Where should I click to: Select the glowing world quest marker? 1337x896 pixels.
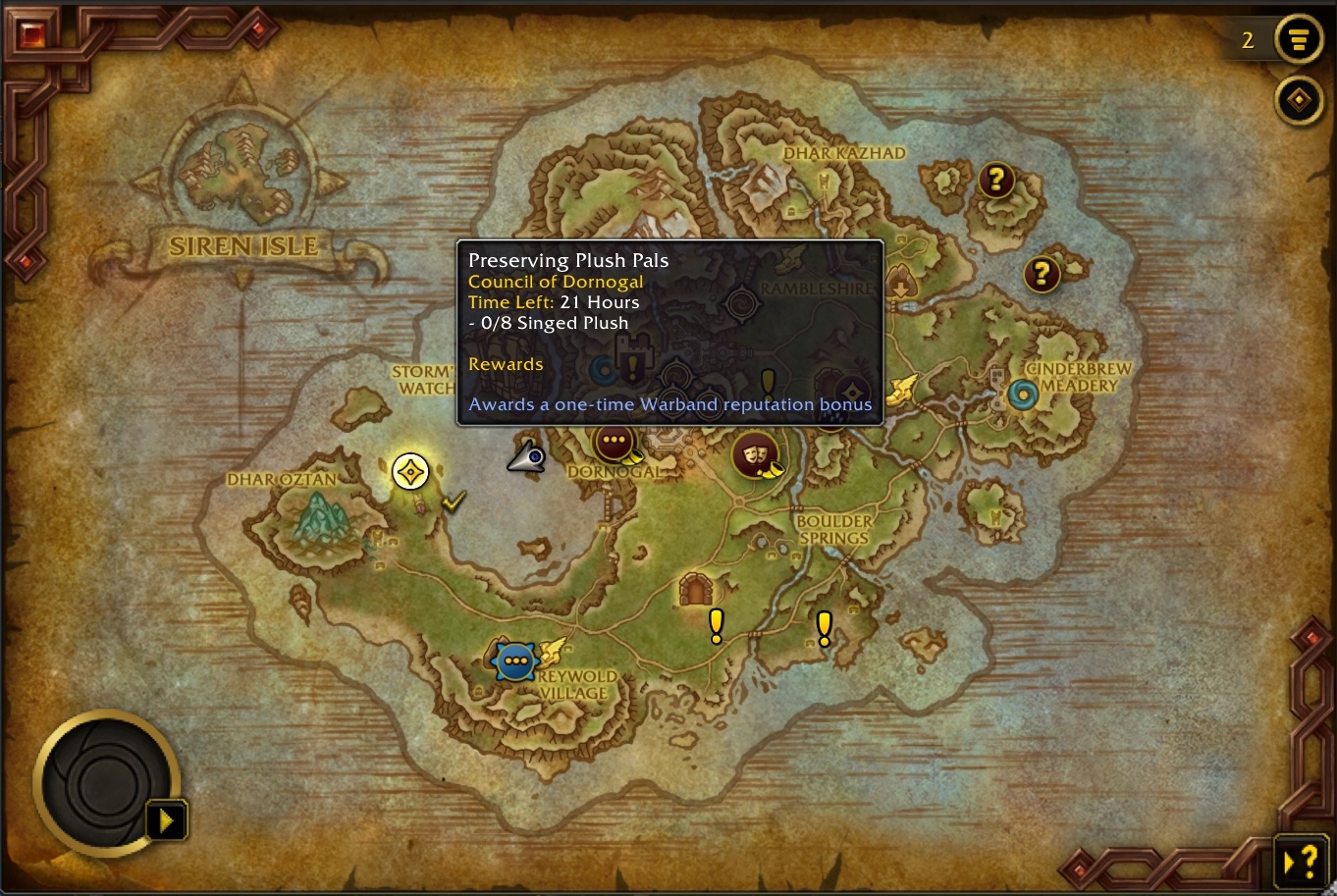coord(410,472)
